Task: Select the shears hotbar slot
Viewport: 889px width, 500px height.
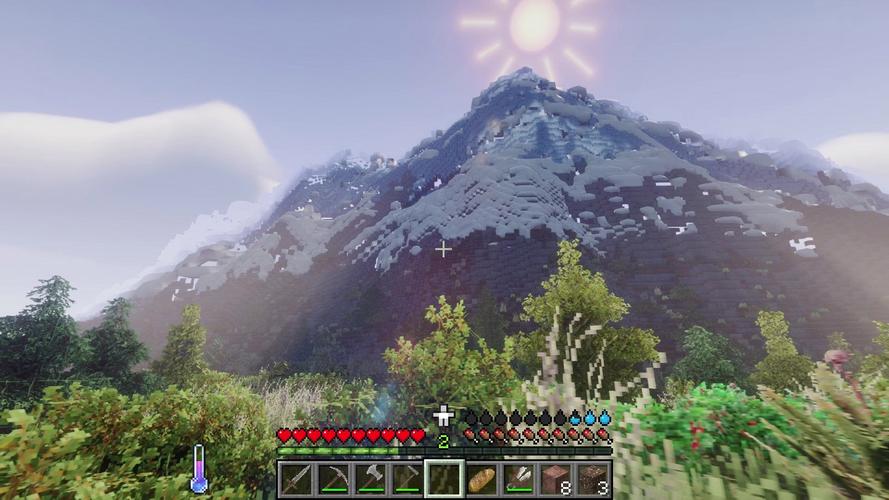Action: [519, 479]
